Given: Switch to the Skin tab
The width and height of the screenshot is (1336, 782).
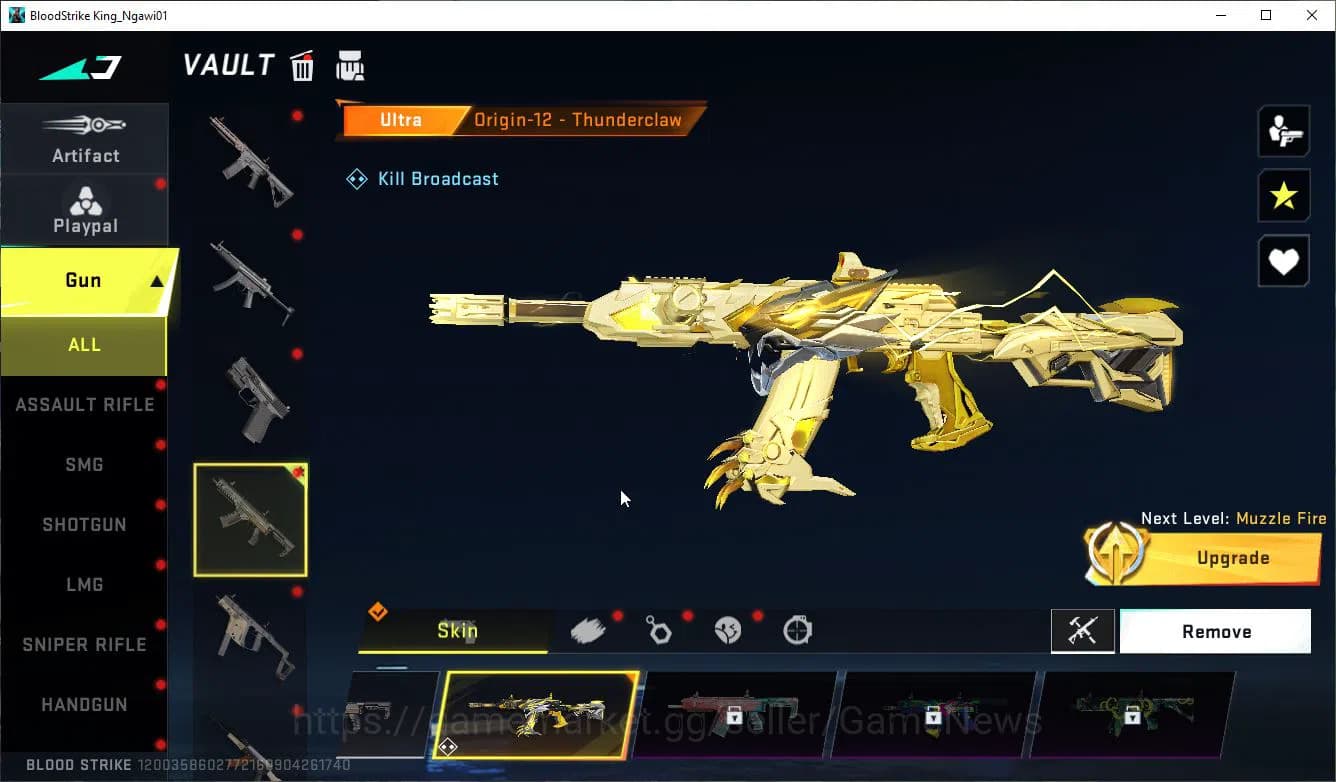Looking at the screenshot, I should (x=459, y=631).
